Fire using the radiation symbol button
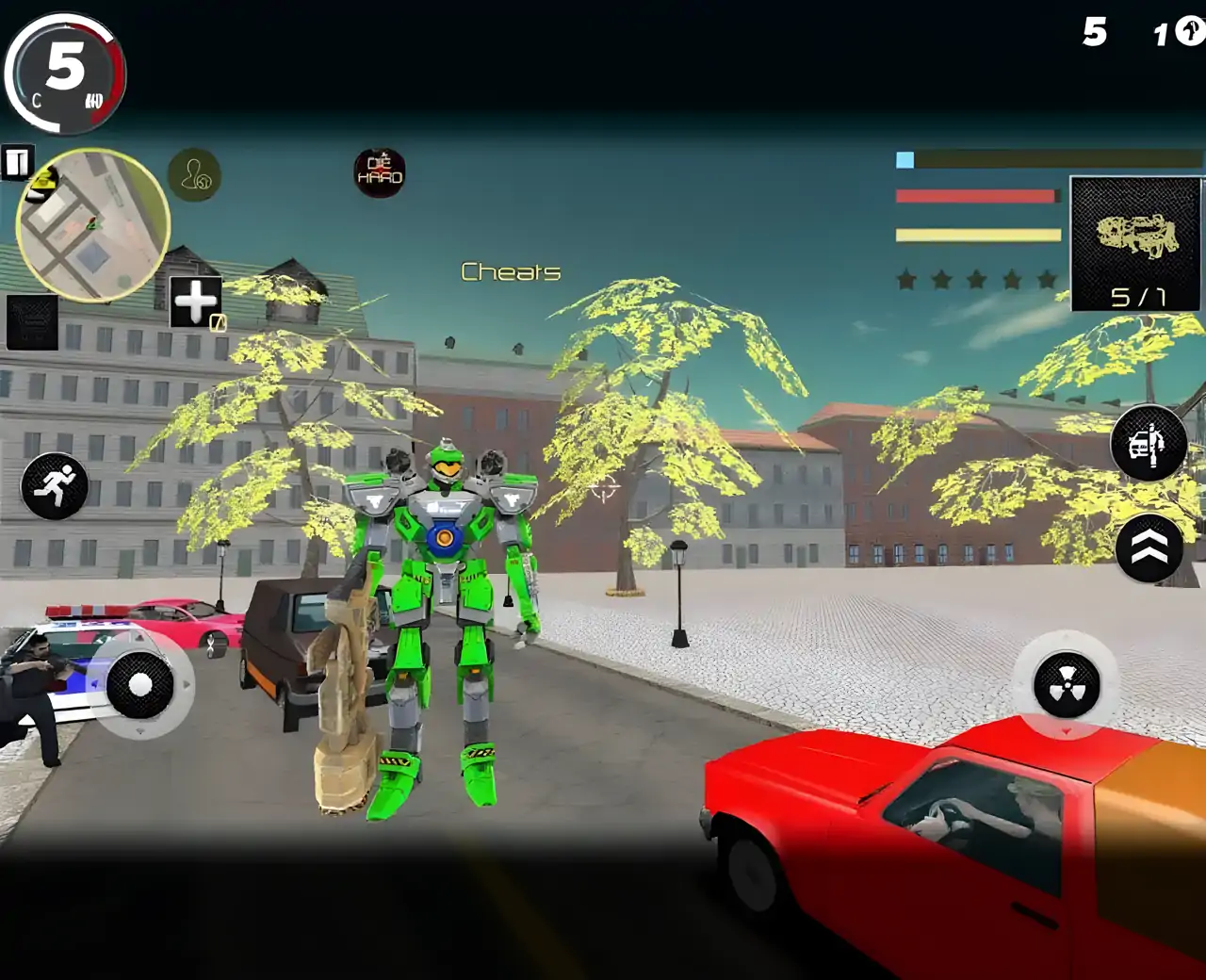 [1067, 685]
